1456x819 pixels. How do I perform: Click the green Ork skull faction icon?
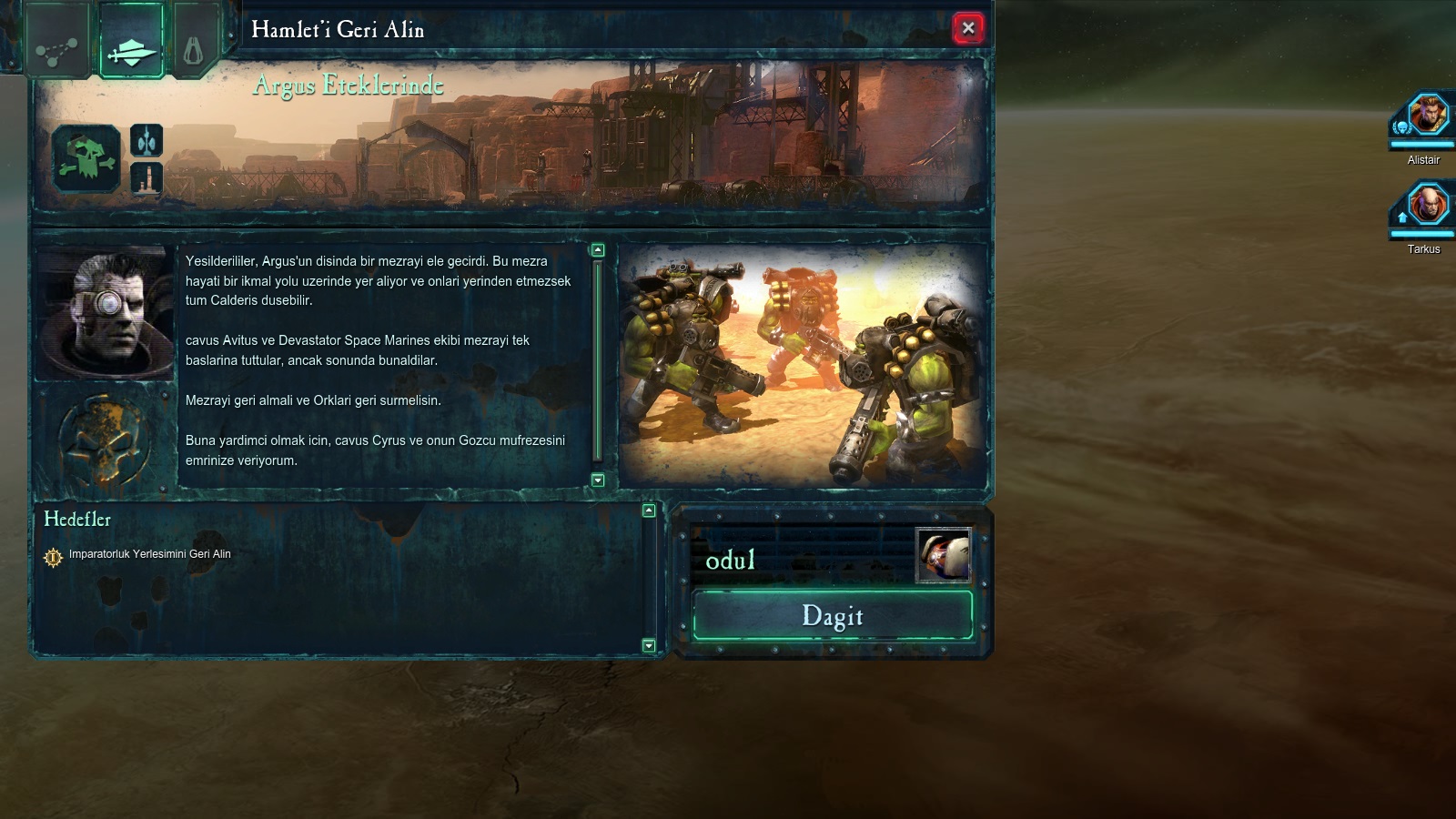tap(86, 159)
